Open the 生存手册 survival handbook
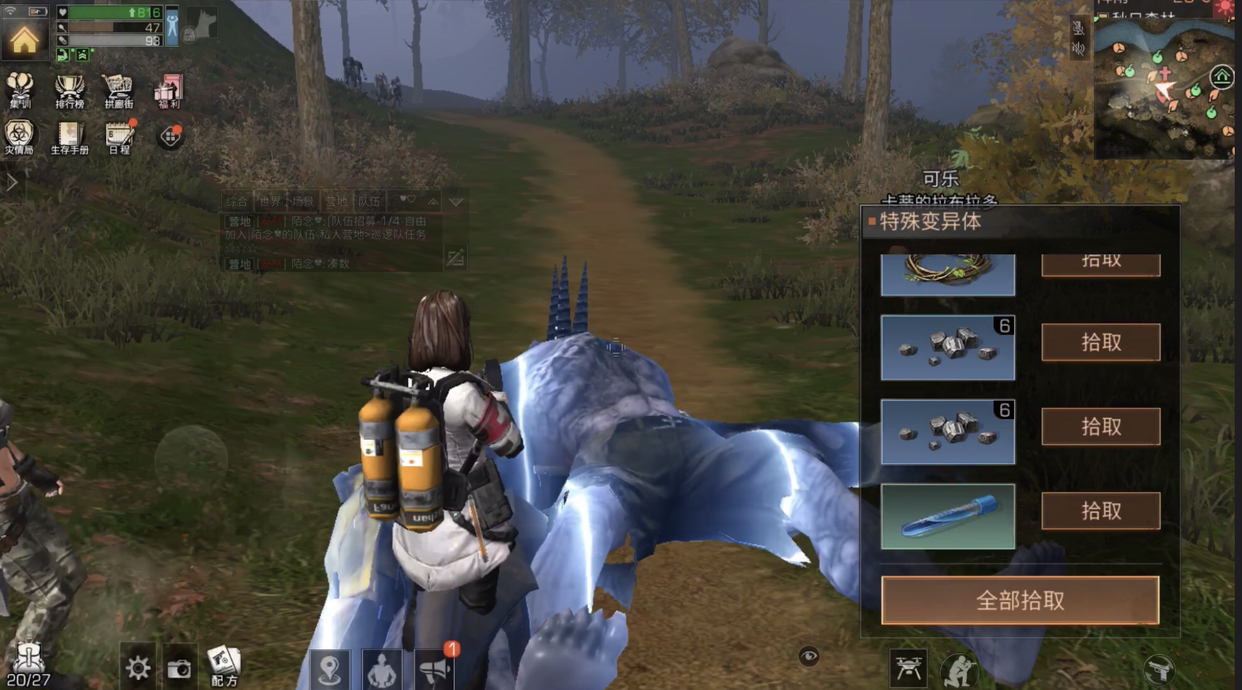This screenshot has height=690, width=1242. click(x=69, y=136)
